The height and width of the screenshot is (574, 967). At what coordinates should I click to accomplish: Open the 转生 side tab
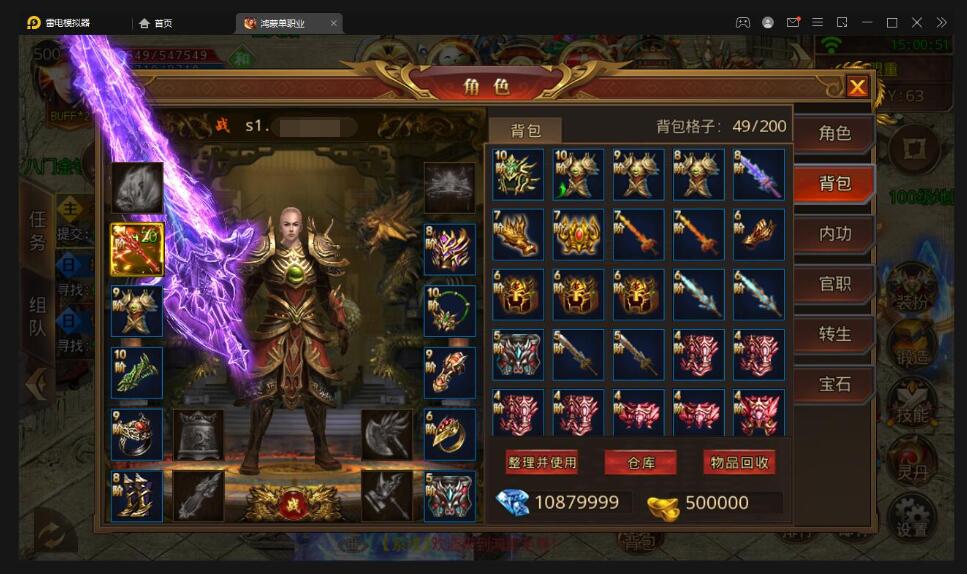834,334
